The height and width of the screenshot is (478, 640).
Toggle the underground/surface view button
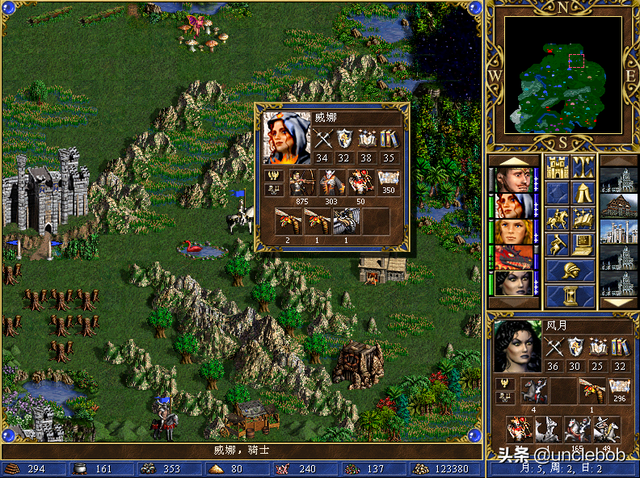tap(582, 167)
